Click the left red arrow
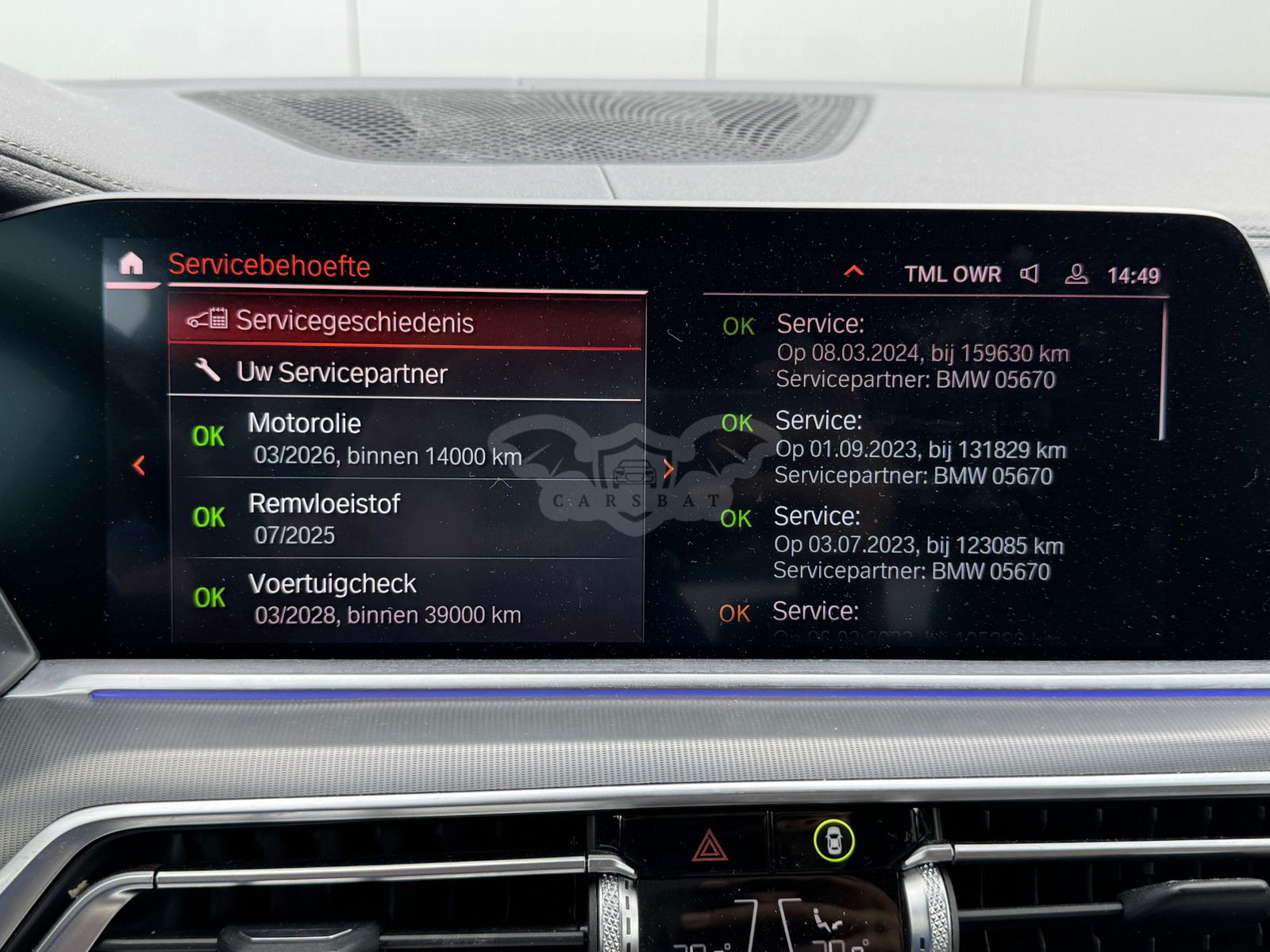The height and width of the screenshot is (952, 1270). pyautogui.click(x=139, y=465)
